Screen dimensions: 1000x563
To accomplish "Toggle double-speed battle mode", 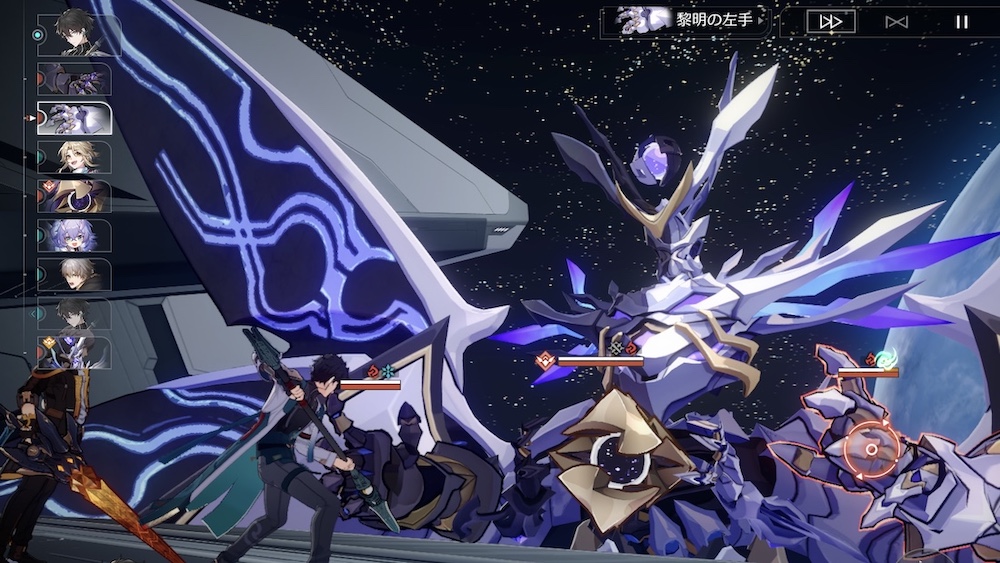I will (x=831, y=22).
